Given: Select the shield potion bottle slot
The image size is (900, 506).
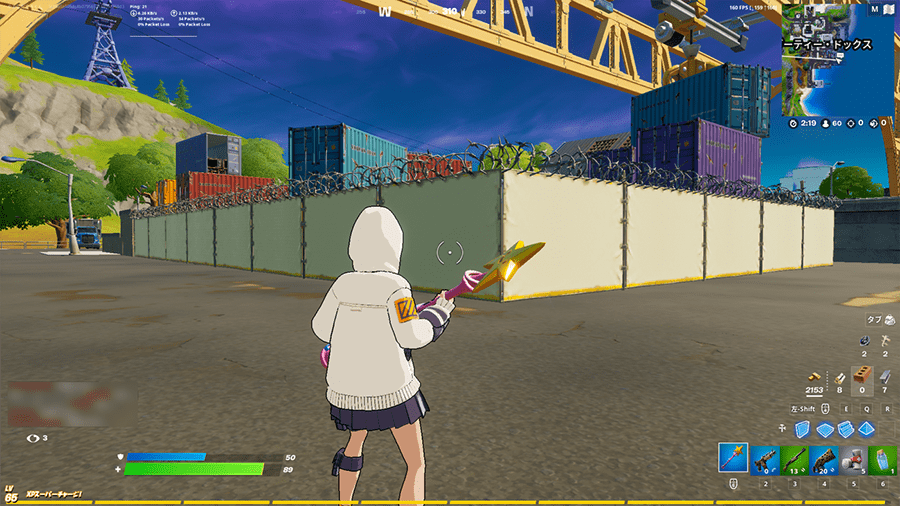Looking at the screenshot, I should click(x=881, y=459).
